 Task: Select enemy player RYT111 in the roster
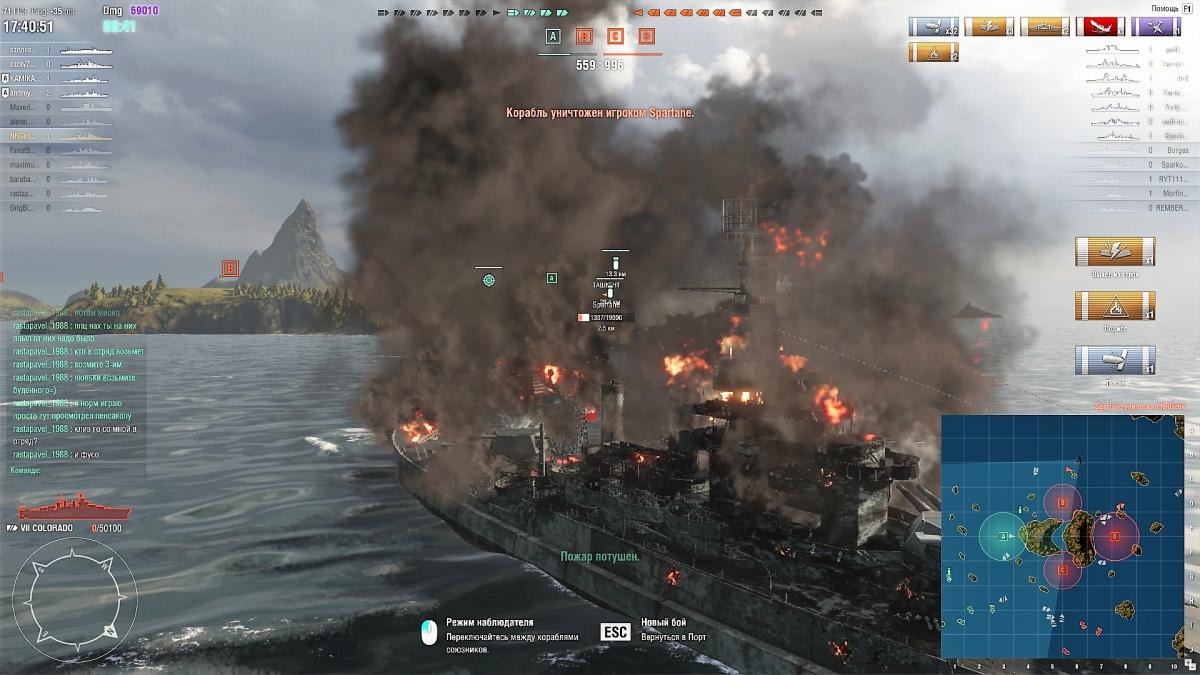click(x=1172, y=179)
